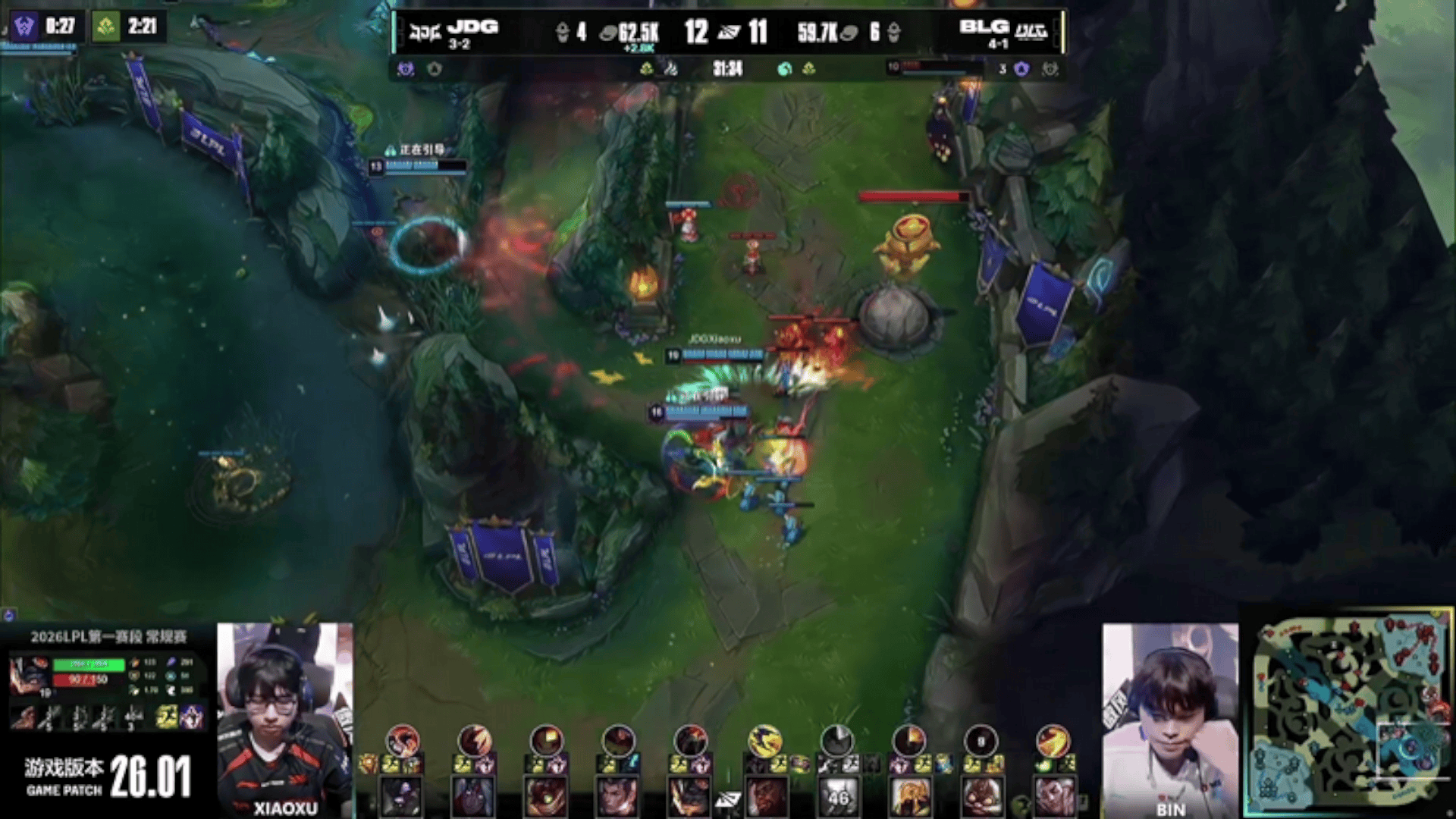Select the ultimate icon showing cooldown 9
This screenshot has height=819, width=1456.
[981, 740]
